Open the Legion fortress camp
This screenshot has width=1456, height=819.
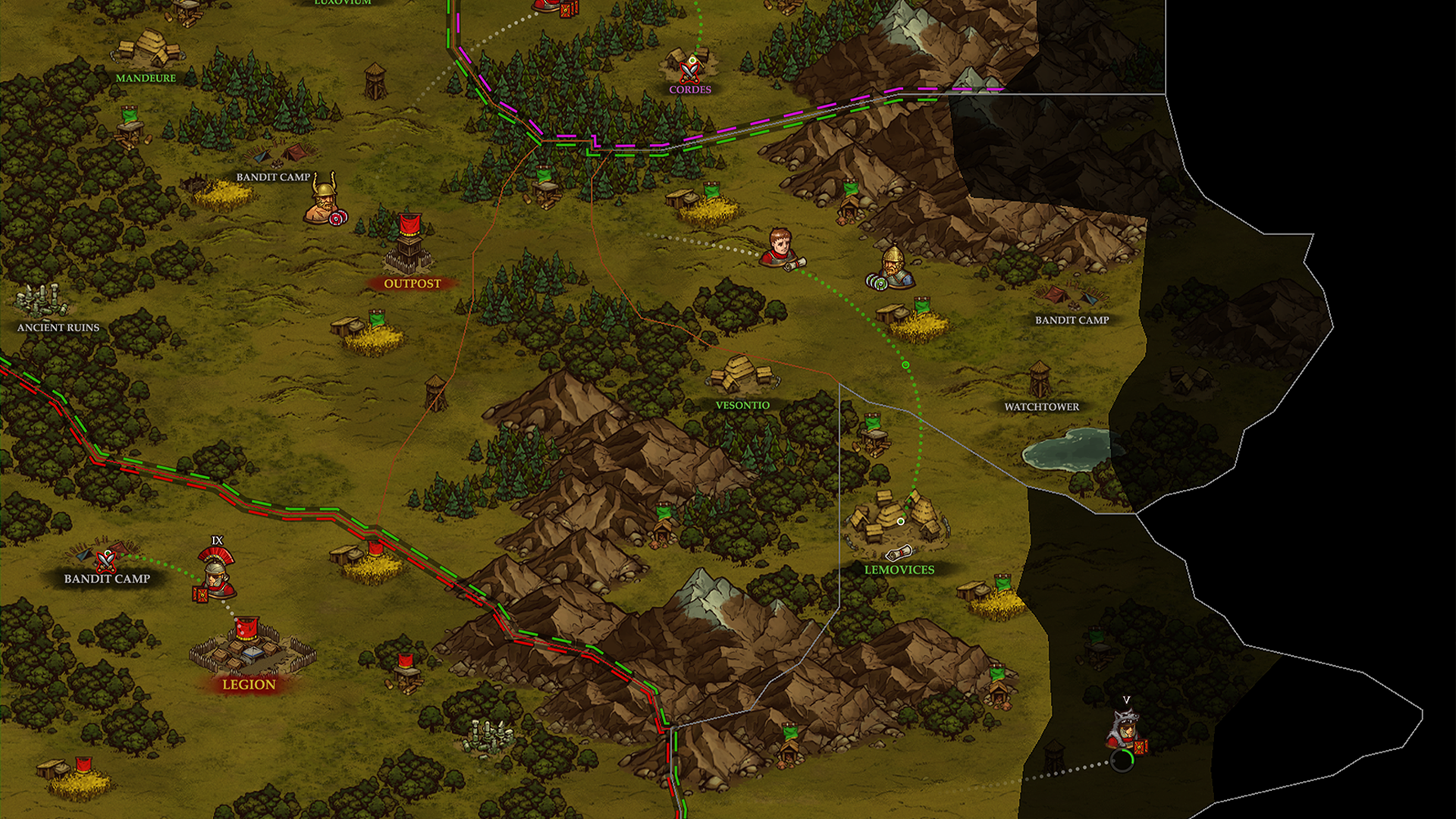tap(250, 649)
